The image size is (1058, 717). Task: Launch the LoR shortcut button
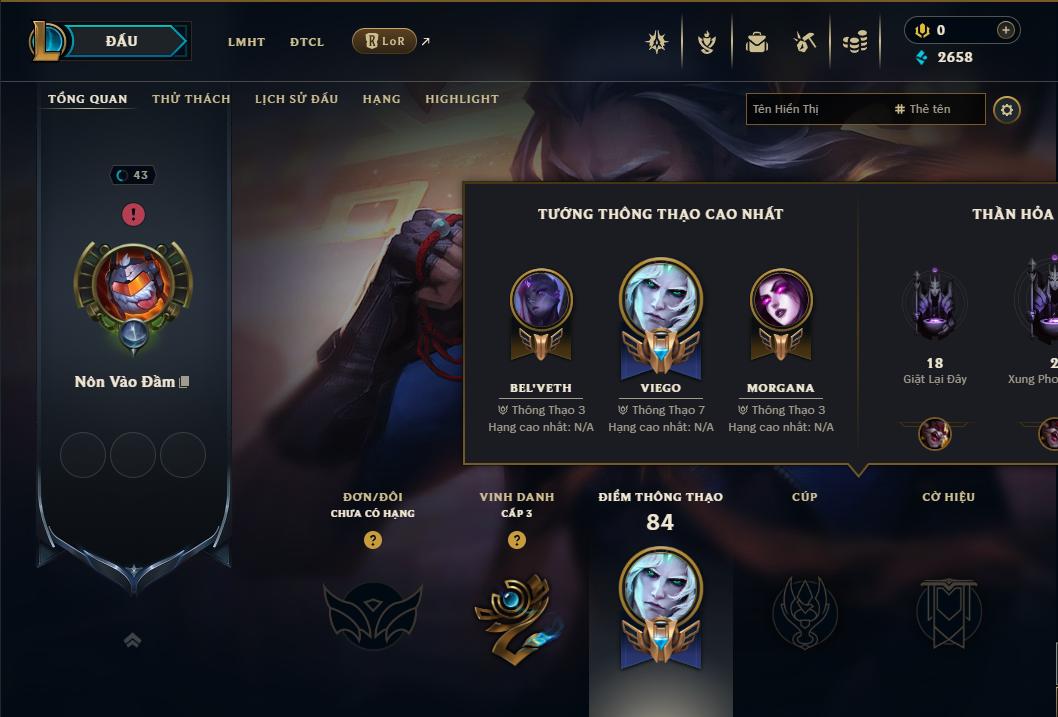(385, 41)
